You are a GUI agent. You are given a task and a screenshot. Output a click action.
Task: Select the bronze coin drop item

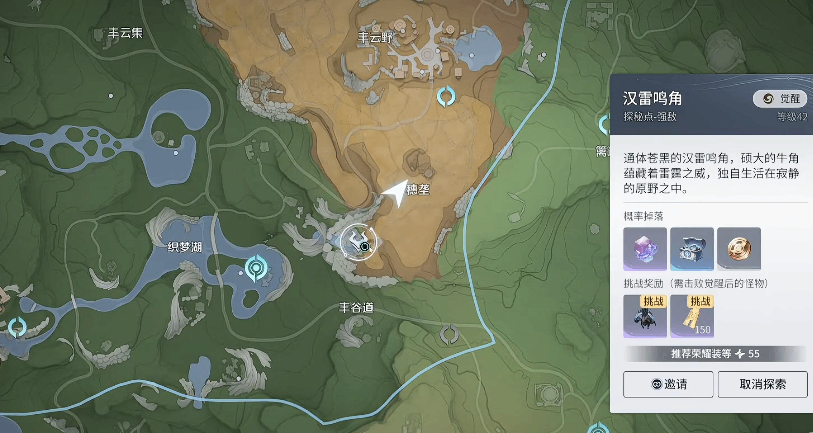tap(739, 249)
